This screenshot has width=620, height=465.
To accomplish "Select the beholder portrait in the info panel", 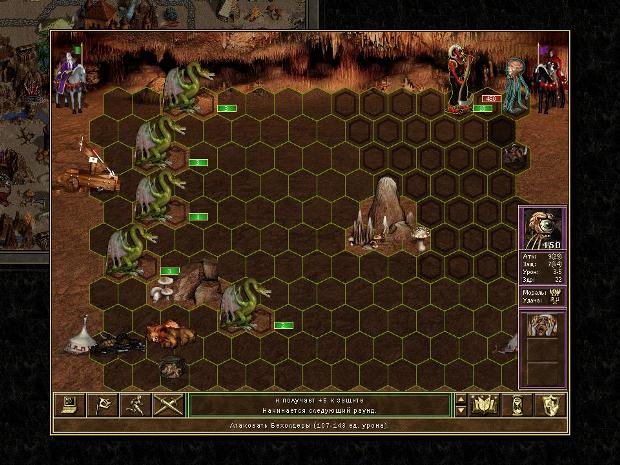I will tap(543, 229).
